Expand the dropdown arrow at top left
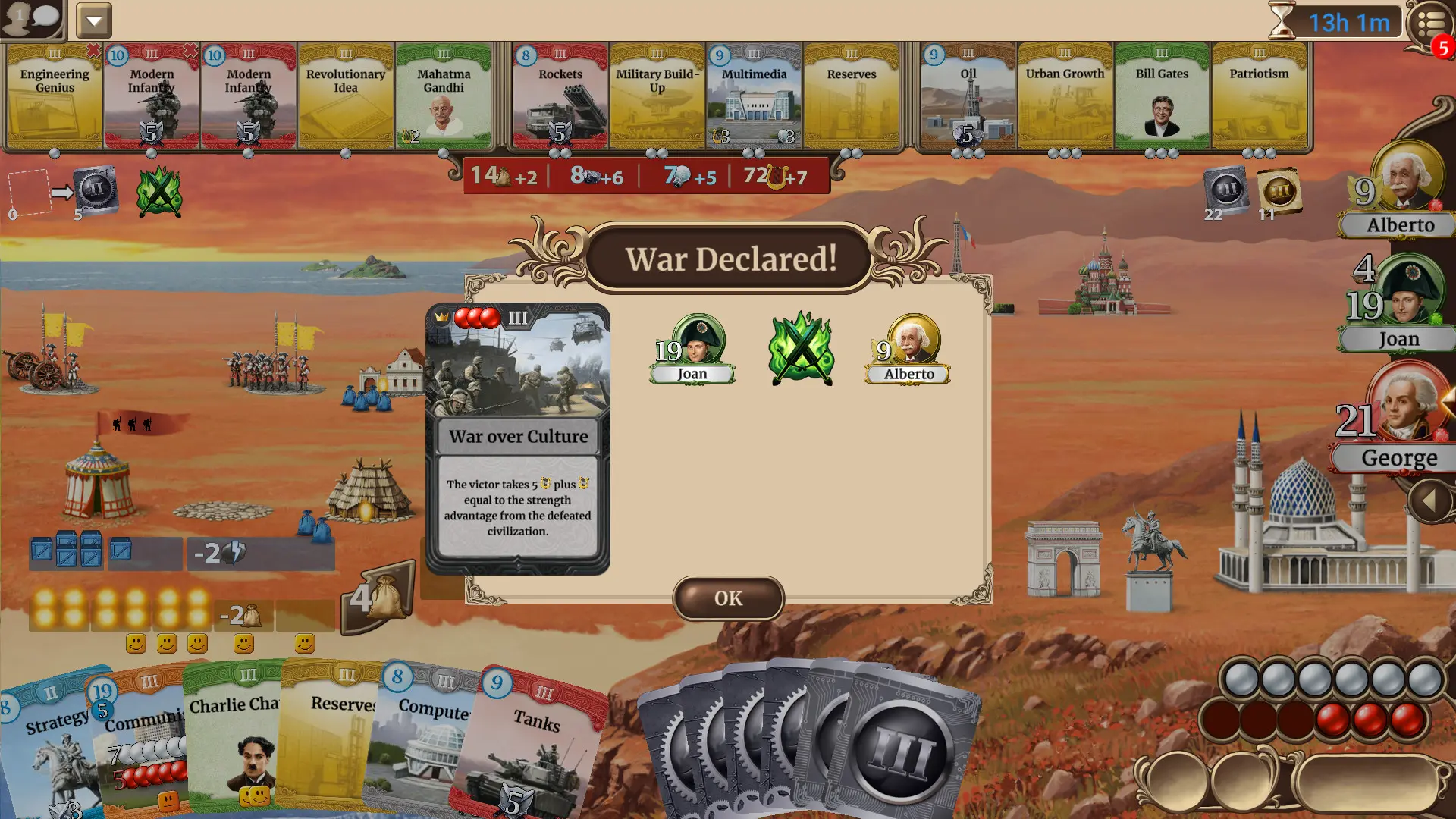1456x819 pixels. pyautogui.click(x=94, y=20)
